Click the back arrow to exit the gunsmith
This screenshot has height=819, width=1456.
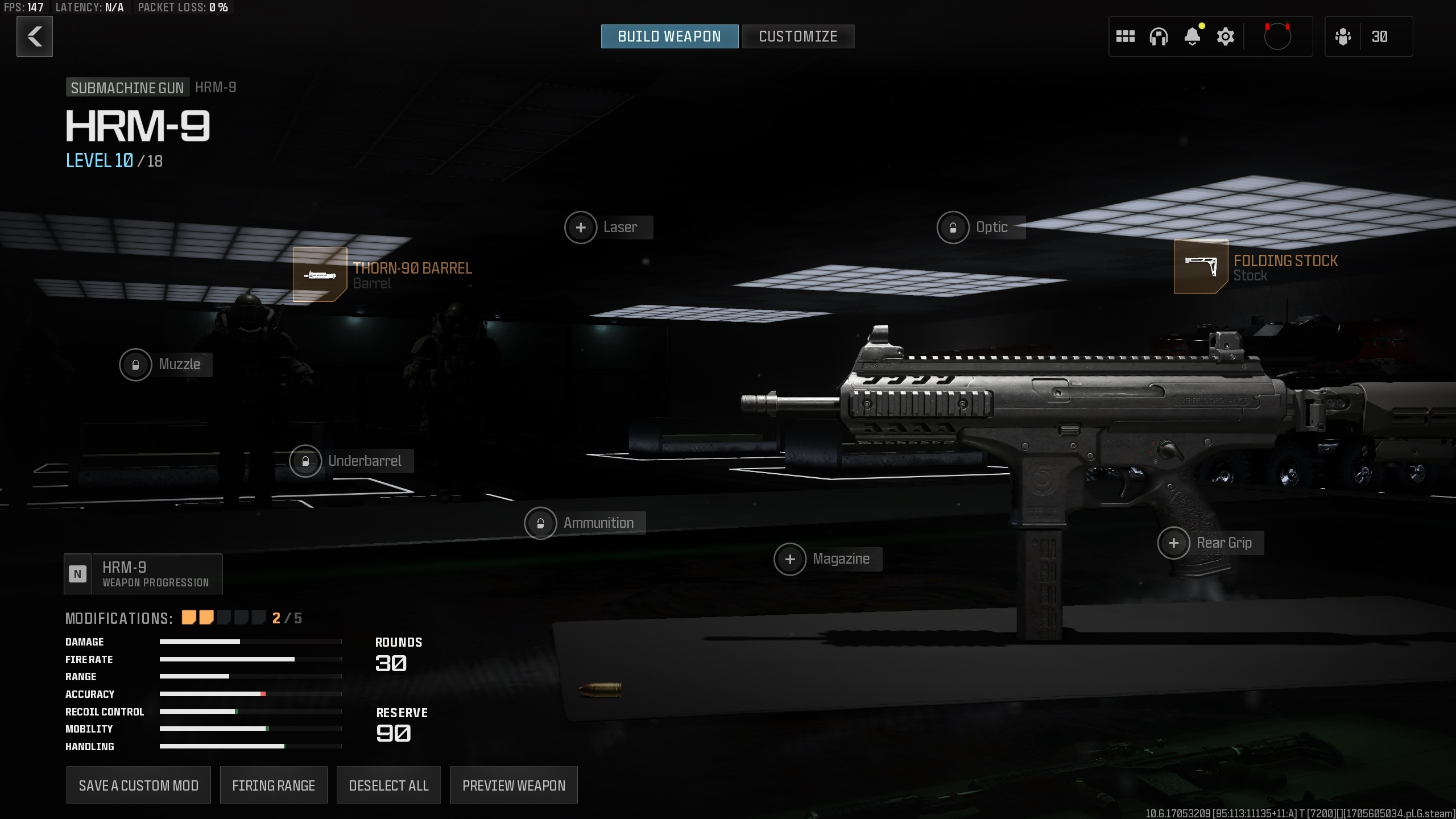tap(34, 36)
